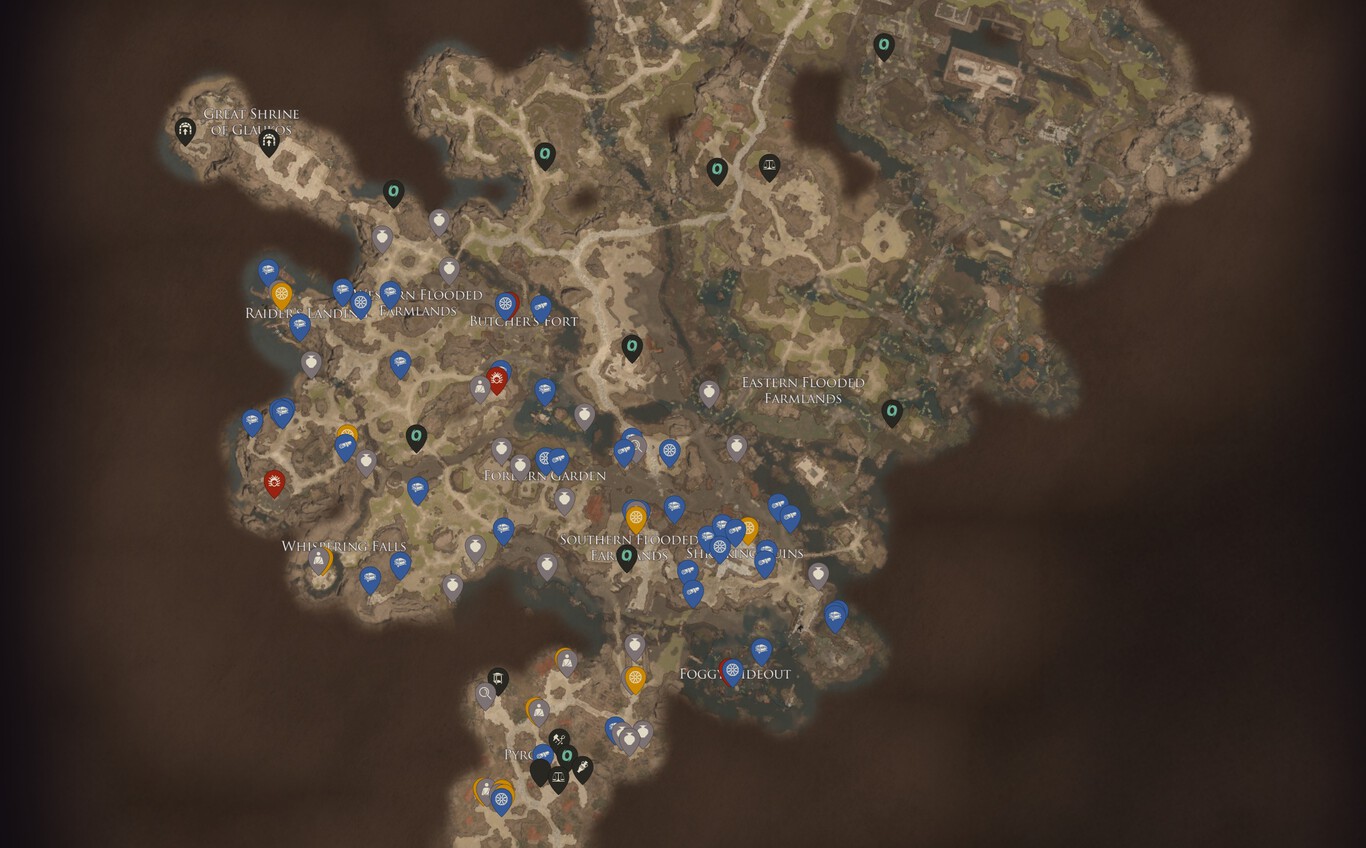The width and height of the screenshot is (1366, 848).
Task: Select the blacksmith hammer marker at Pyre
Action: 559,738
